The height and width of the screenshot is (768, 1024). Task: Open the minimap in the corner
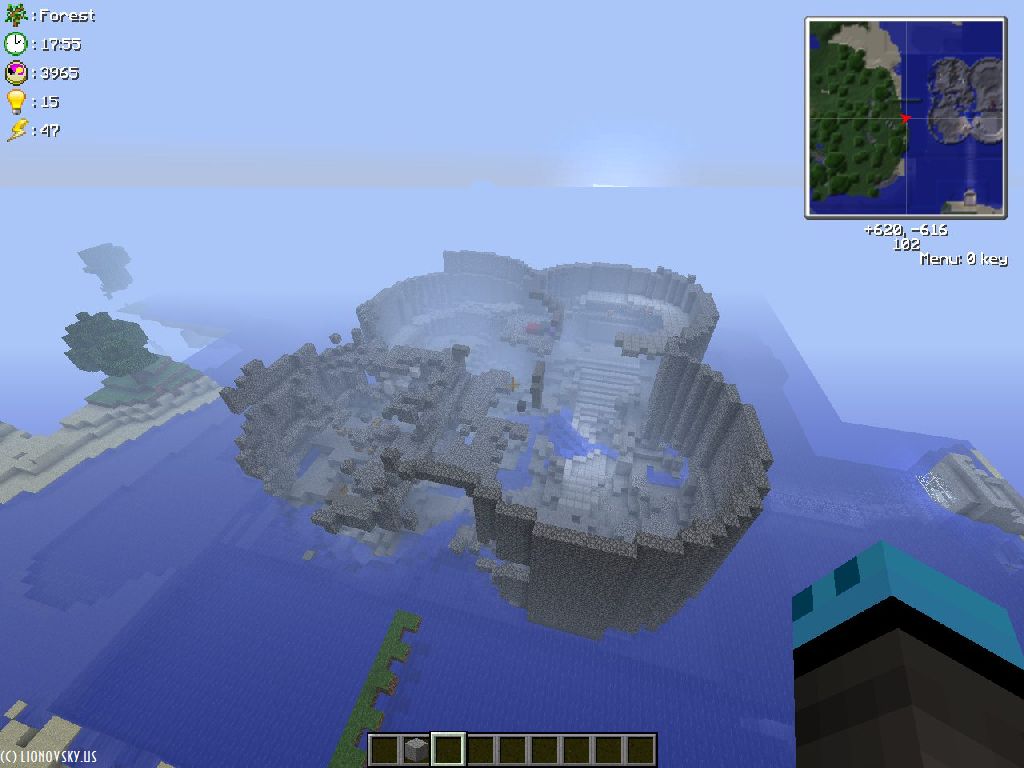(x=905, y=117)
